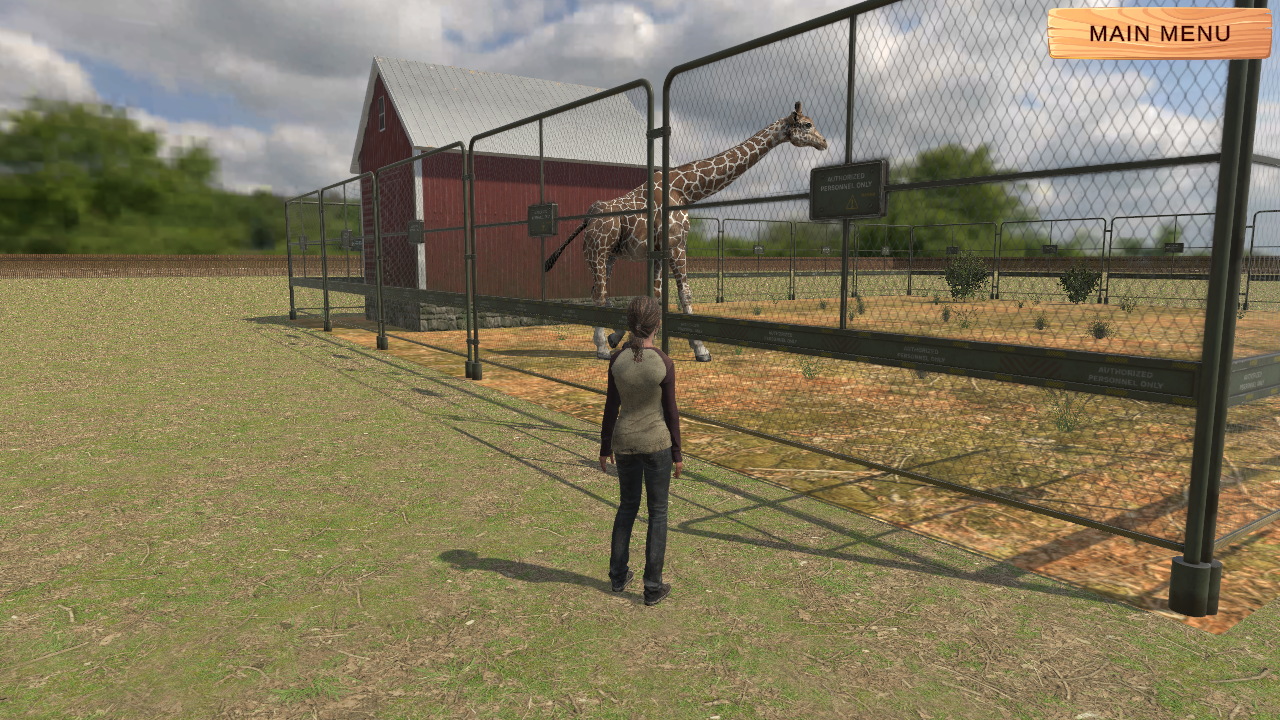Select the smaller sign on the left fence
Viewport: 1280px width, 720px height.
[415, 232]
